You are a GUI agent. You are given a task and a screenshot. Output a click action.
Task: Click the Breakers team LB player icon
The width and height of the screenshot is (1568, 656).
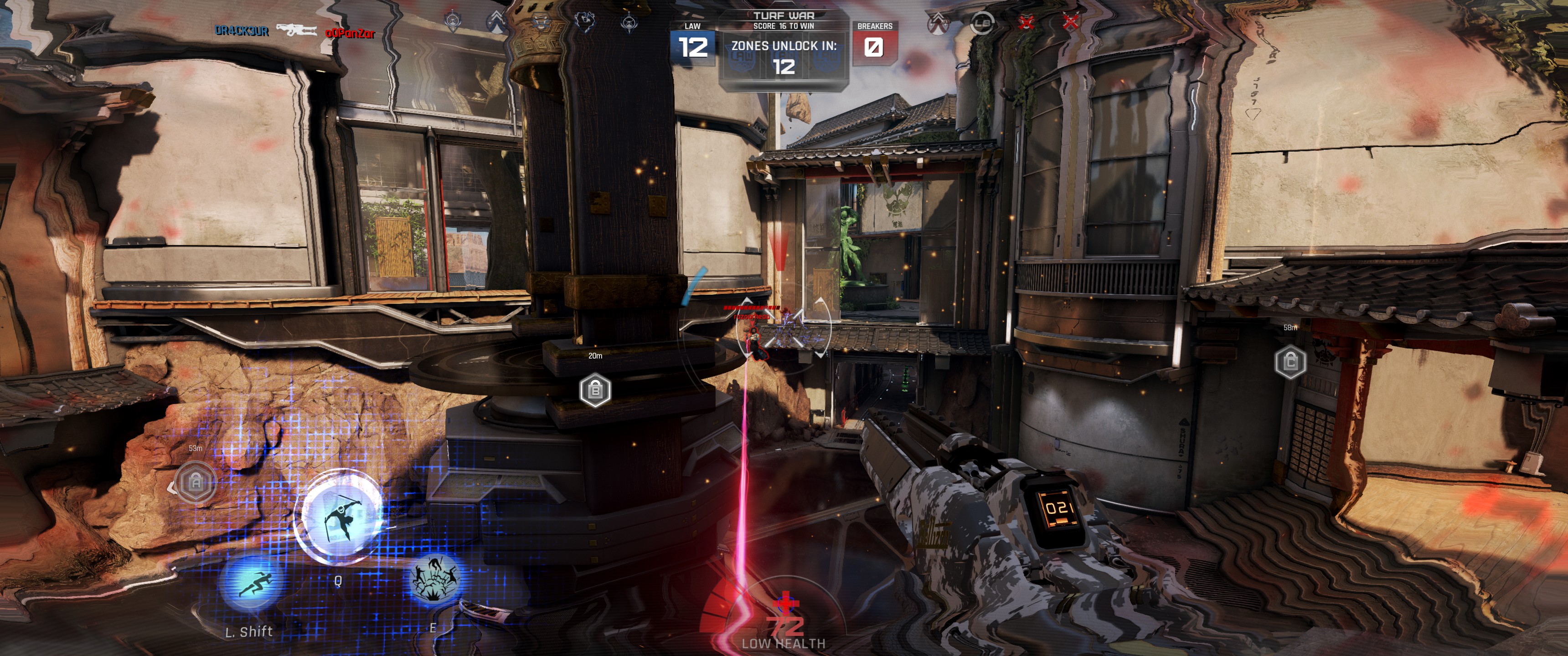(981, 23)
